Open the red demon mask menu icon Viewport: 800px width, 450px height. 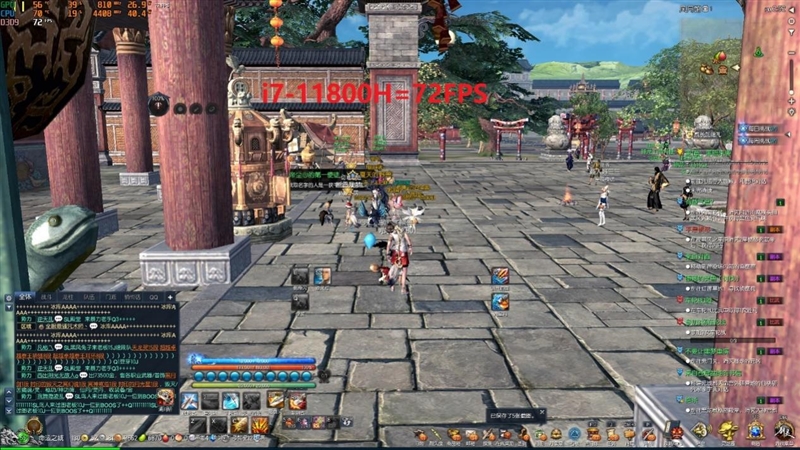pyautogui.click(x=676, y=432)
